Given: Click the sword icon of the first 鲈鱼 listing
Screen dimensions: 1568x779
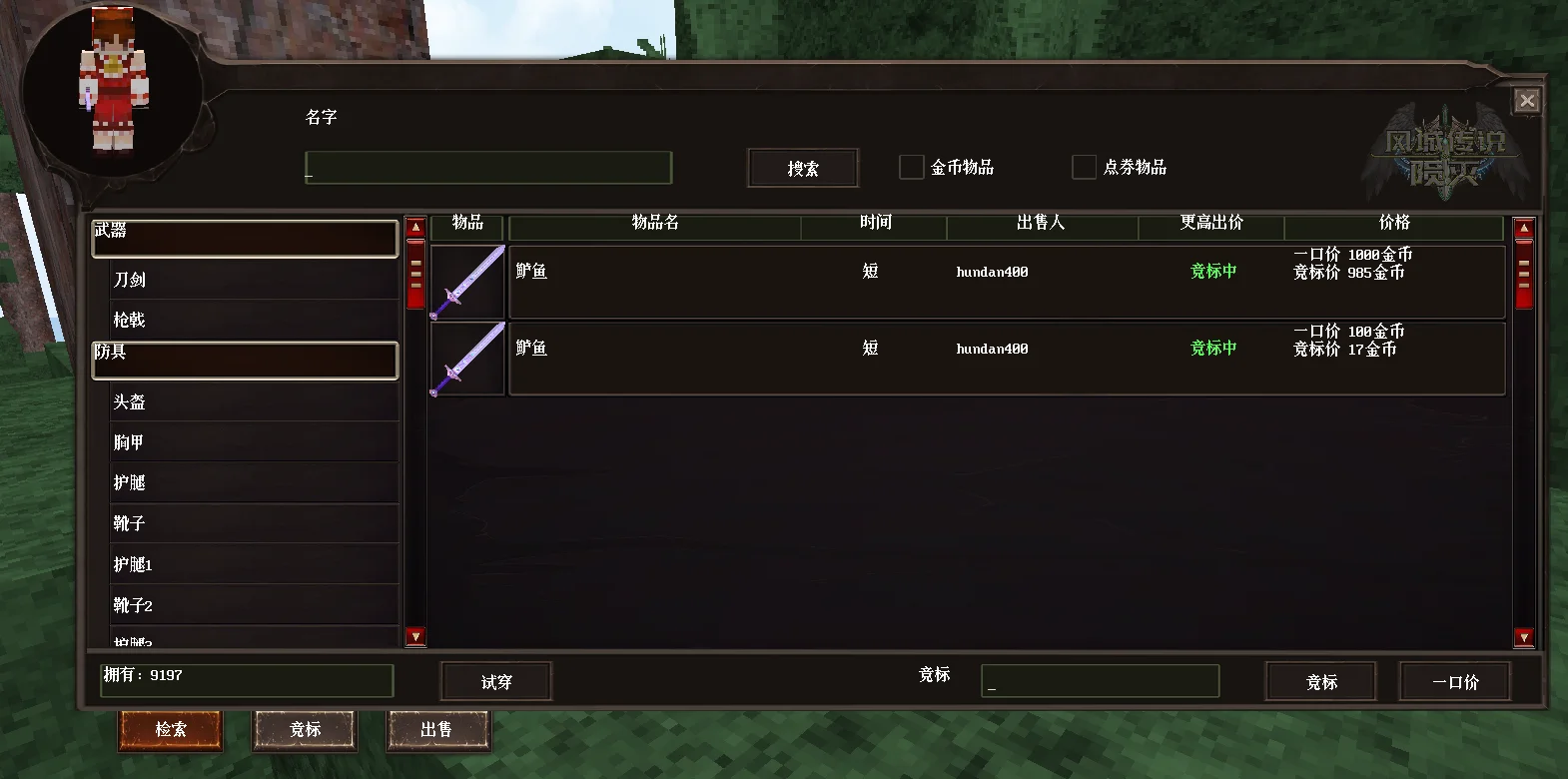Looking at the screenshot, I should click(466, 281).
